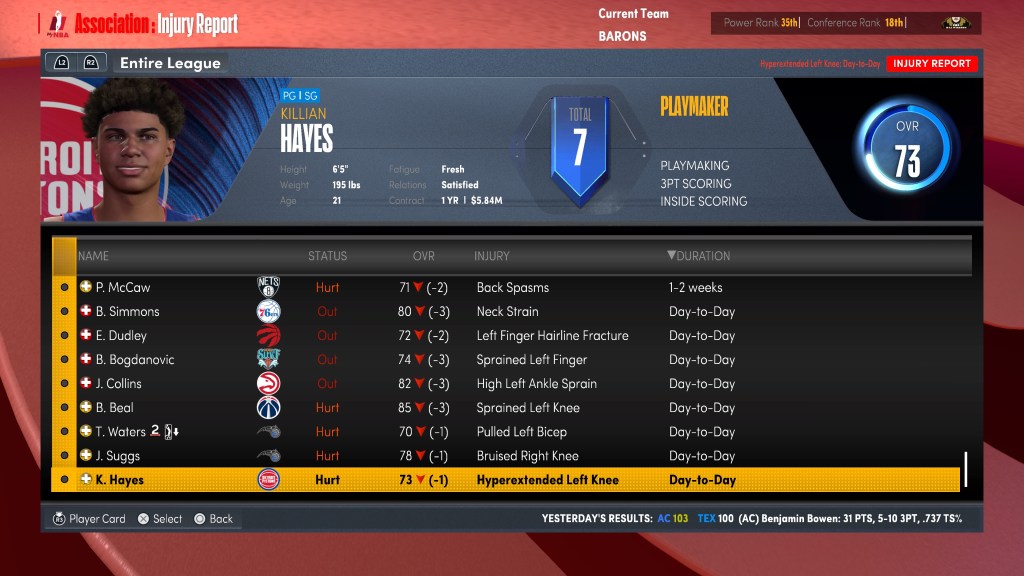
Task: Sort by Injury column header
Action: coord(492,256)
